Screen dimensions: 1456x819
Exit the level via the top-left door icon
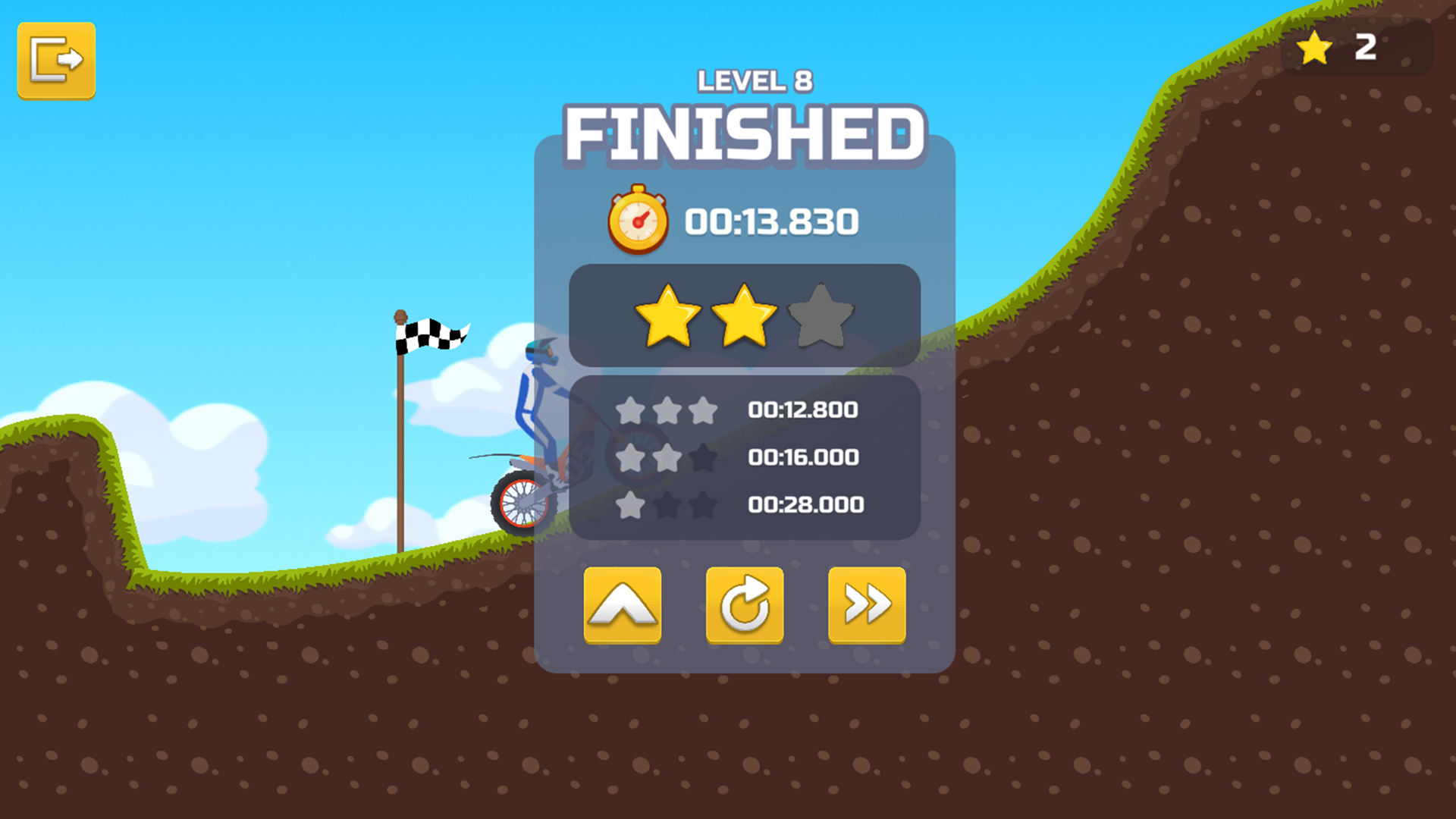[x=56, y=61]
